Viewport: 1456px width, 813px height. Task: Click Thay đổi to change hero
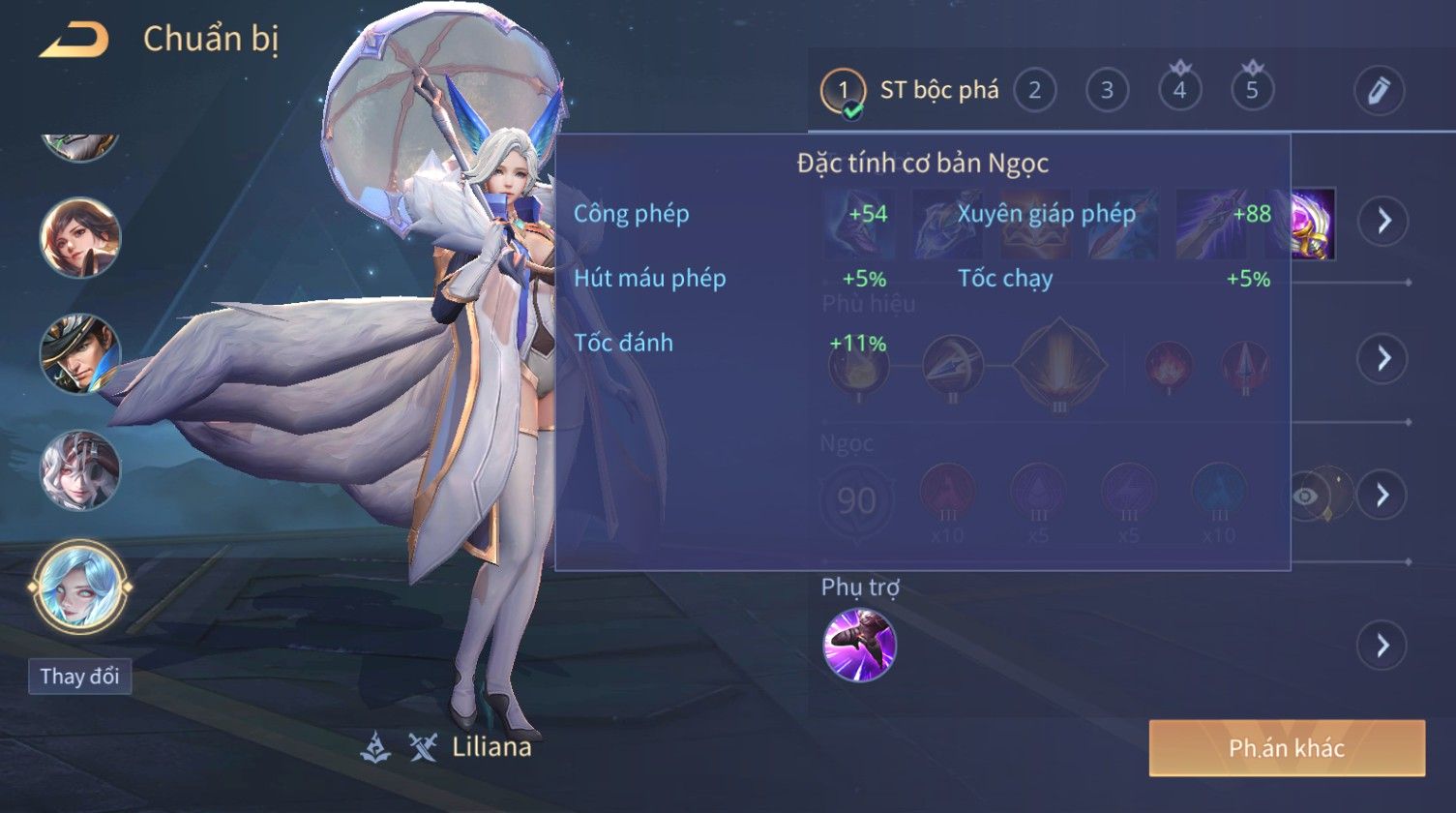(79, 676)
